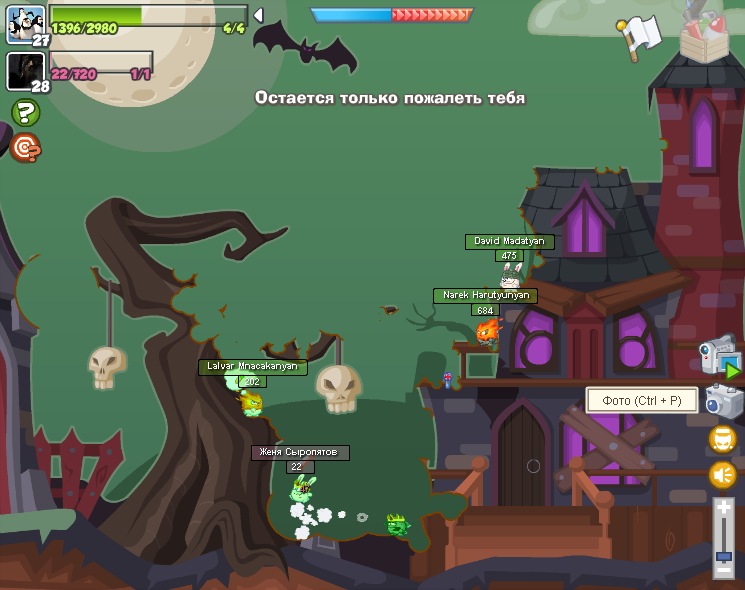
Task: Select the dark enemy team avatar
Action: (x=25, y=71)
